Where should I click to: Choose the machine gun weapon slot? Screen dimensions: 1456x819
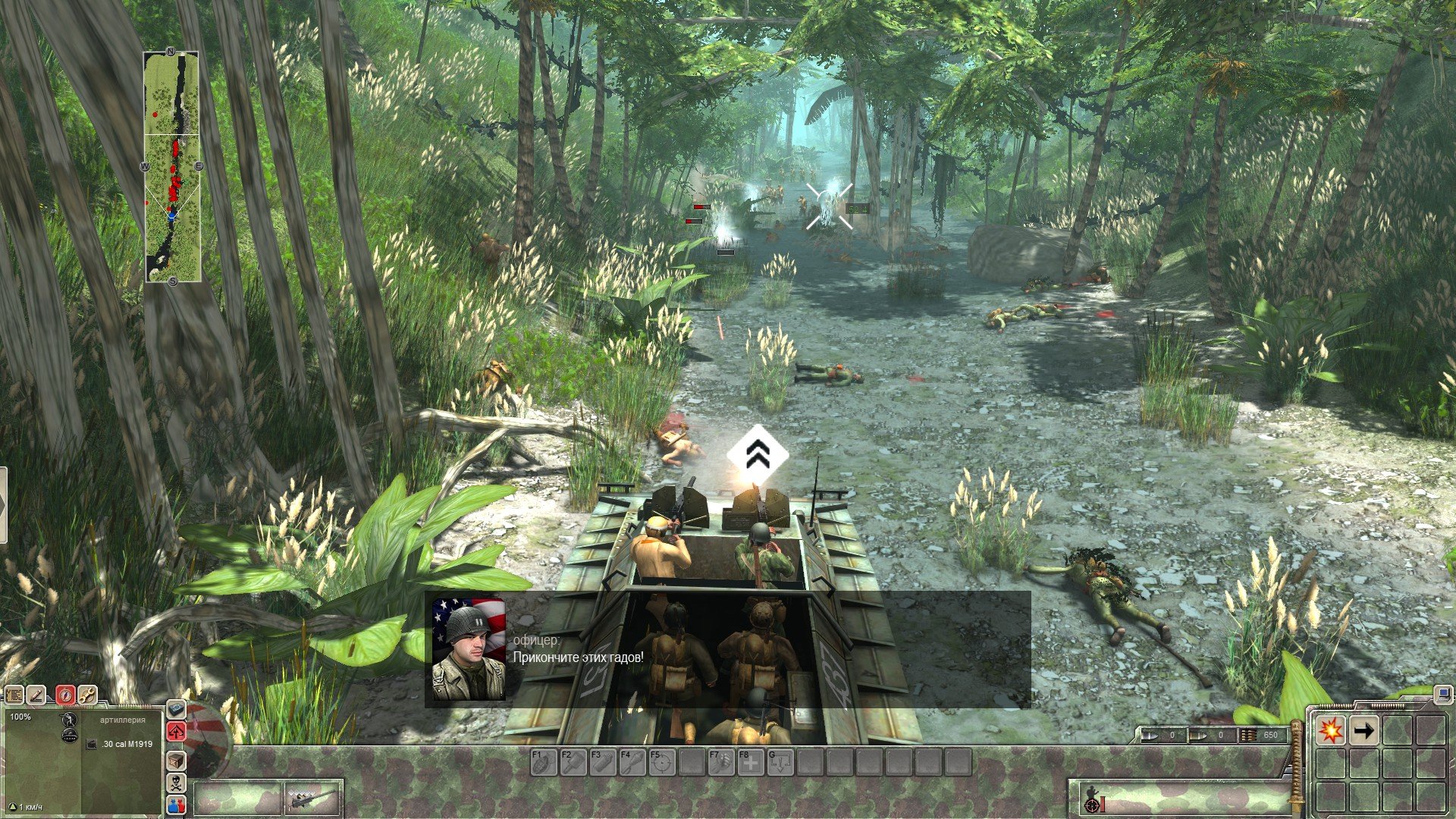[x=312, y=800]
